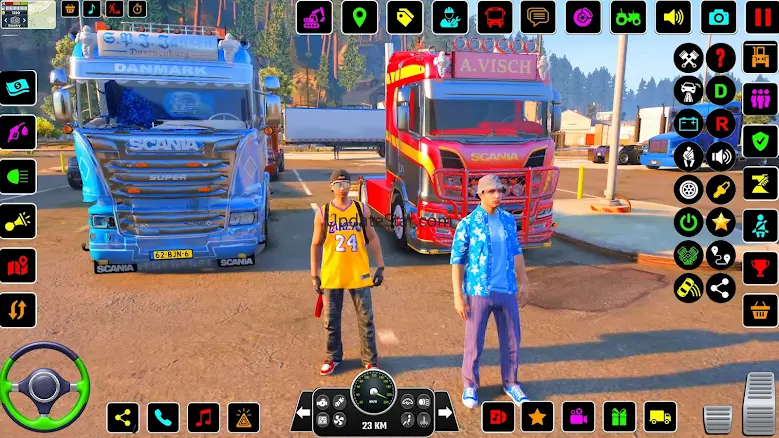779x438 pixels.
Task: Open the green gift box reward
Action: pyautogui.click(x=620, y=417)
